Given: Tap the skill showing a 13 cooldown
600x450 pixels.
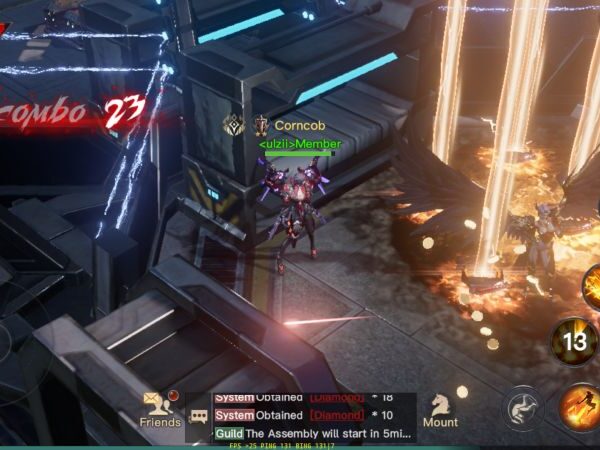Looking at the screenshot, I should pos(575,342).
